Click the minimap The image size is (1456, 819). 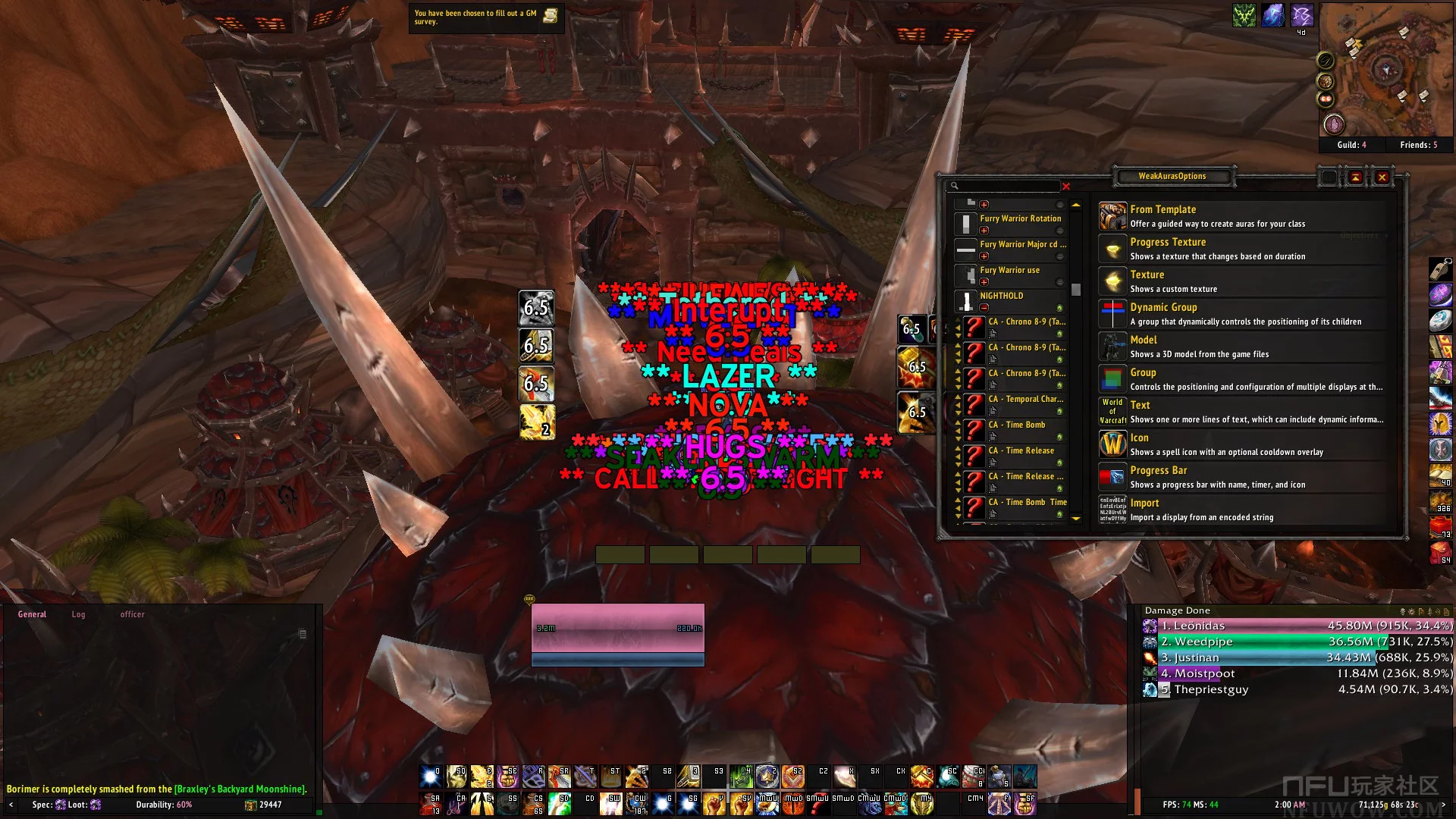[x=1385, y=72]
